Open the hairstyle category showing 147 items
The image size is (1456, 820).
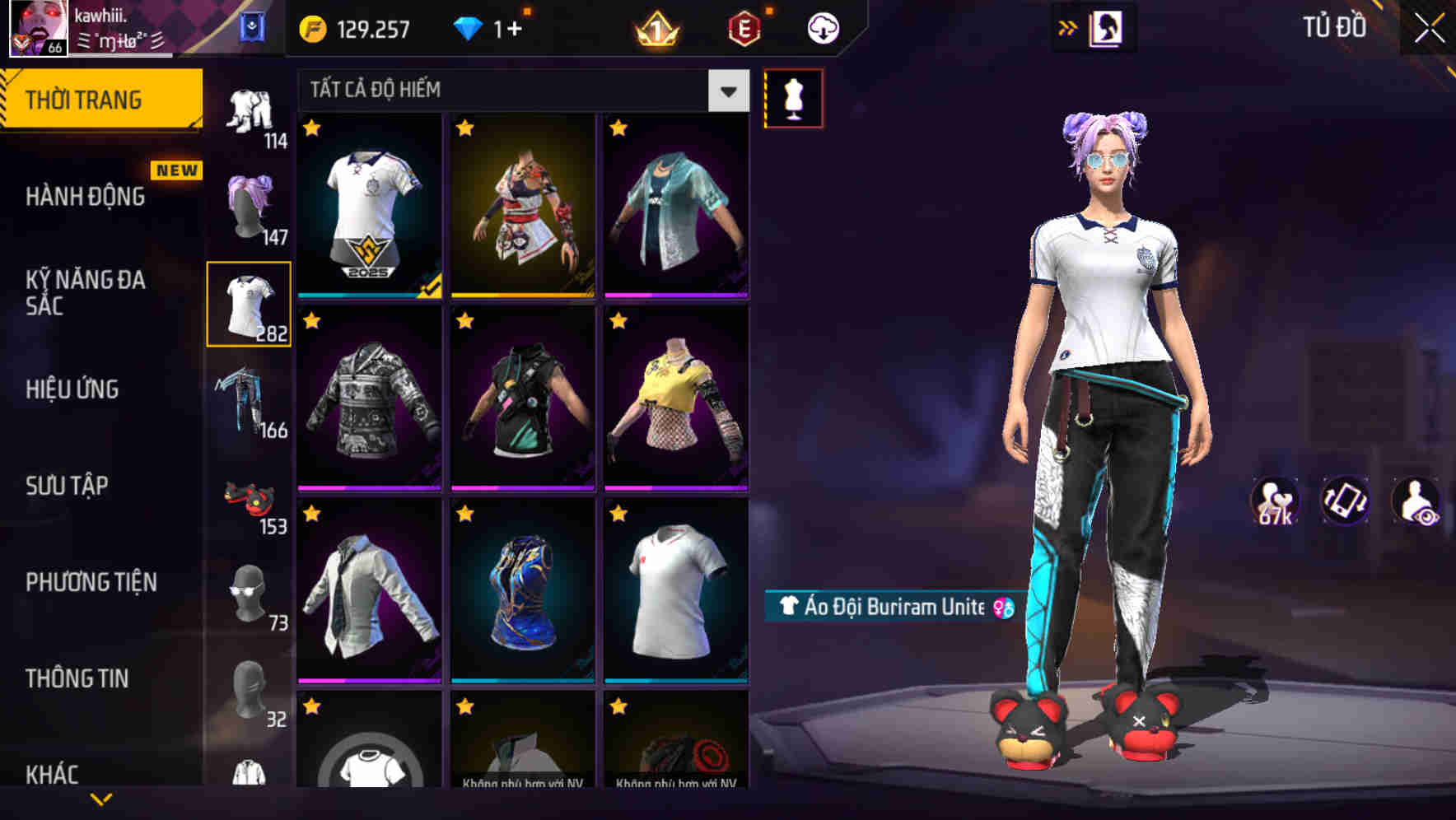point(250,204)
